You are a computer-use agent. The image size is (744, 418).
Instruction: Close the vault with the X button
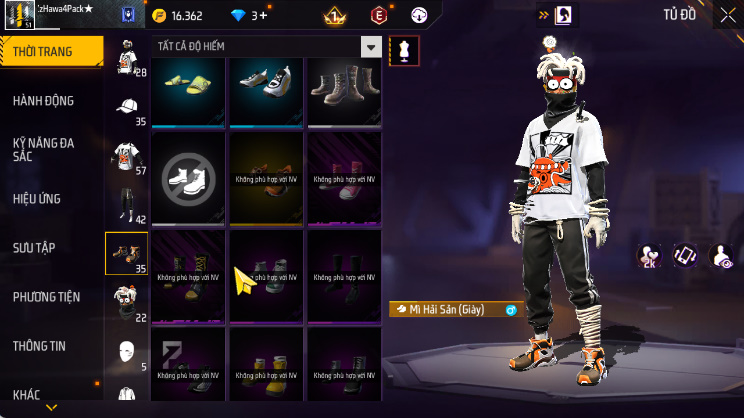pos(727,16)
